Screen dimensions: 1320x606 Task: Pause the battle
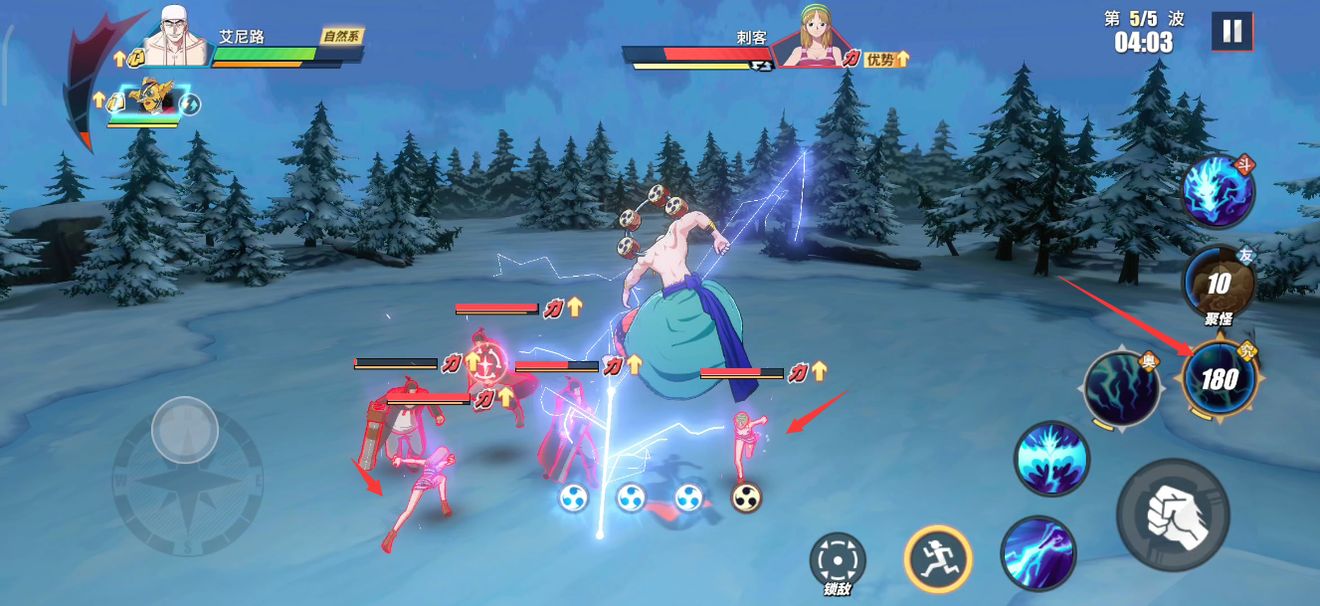click(1232, 31)
